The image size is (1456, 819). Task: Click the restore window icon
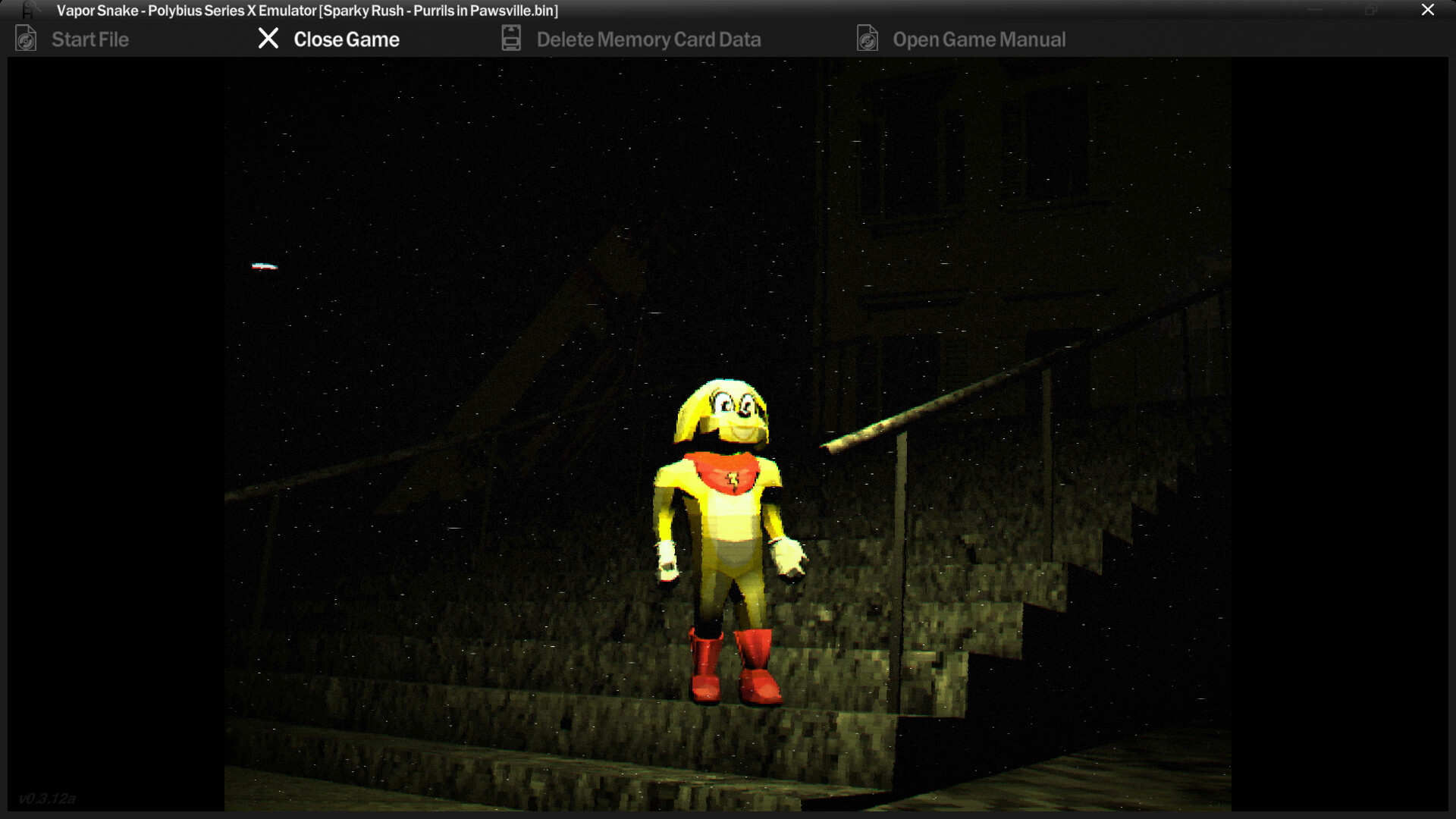click(x=1370, y=10)
